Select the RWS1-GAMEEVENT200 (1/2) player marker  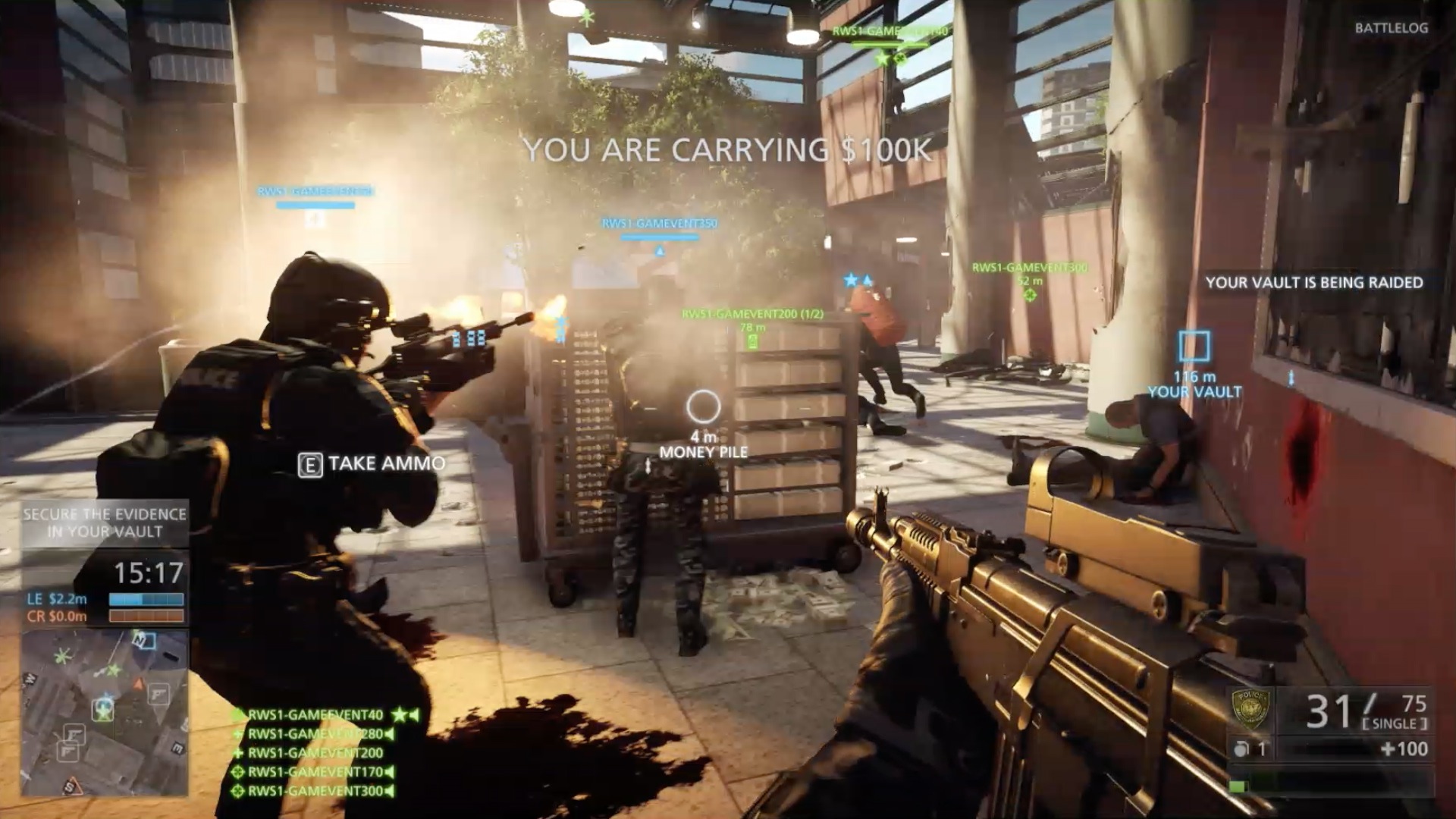[x=752, y=314]
